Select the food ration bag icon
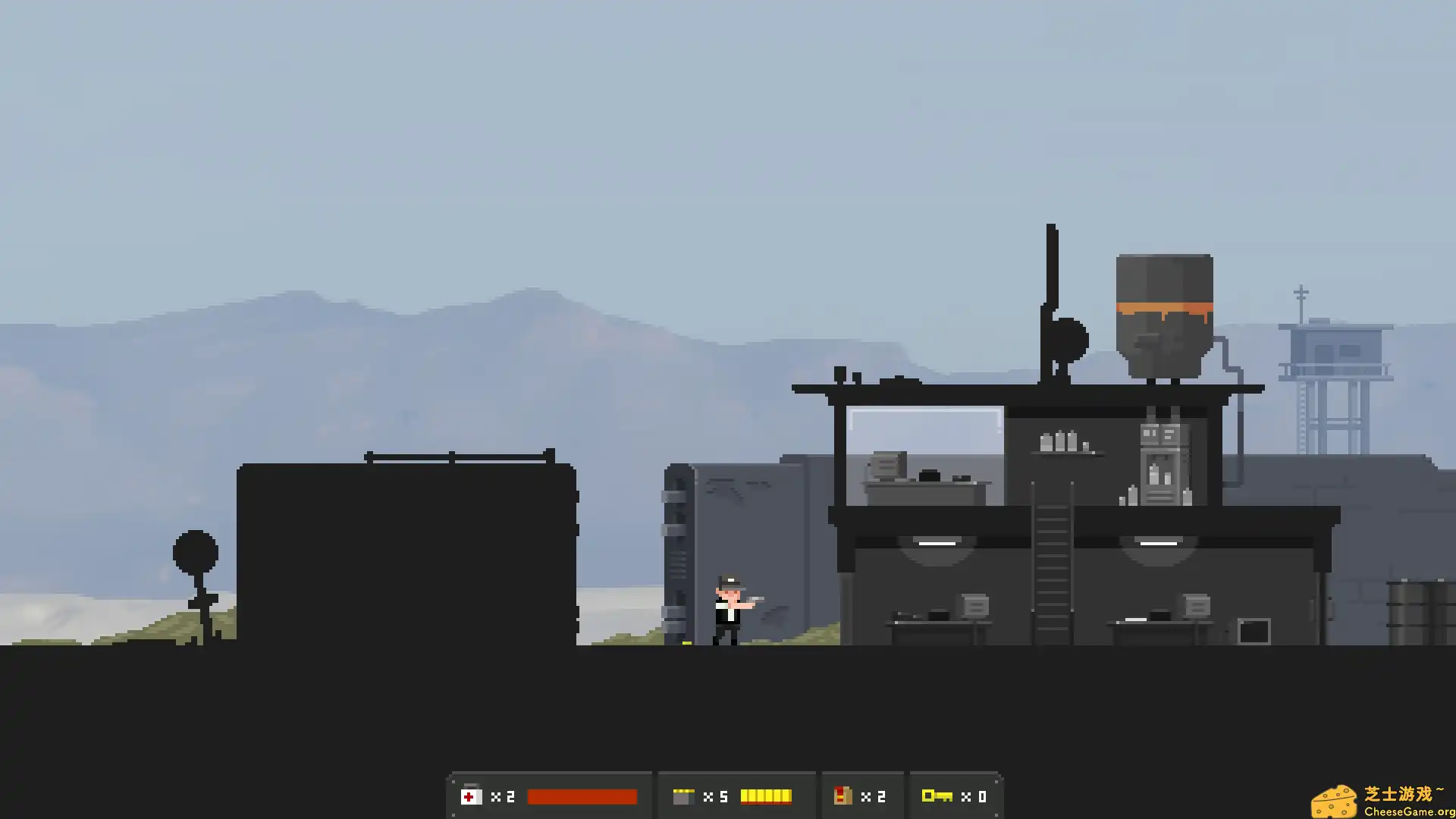This screenshot has height=819, width=1456. [x=844, y=796]
